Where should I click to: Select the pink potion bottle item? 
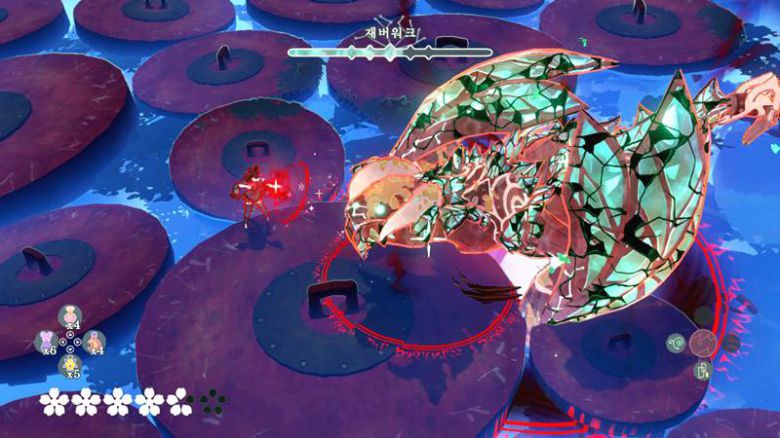71,314
